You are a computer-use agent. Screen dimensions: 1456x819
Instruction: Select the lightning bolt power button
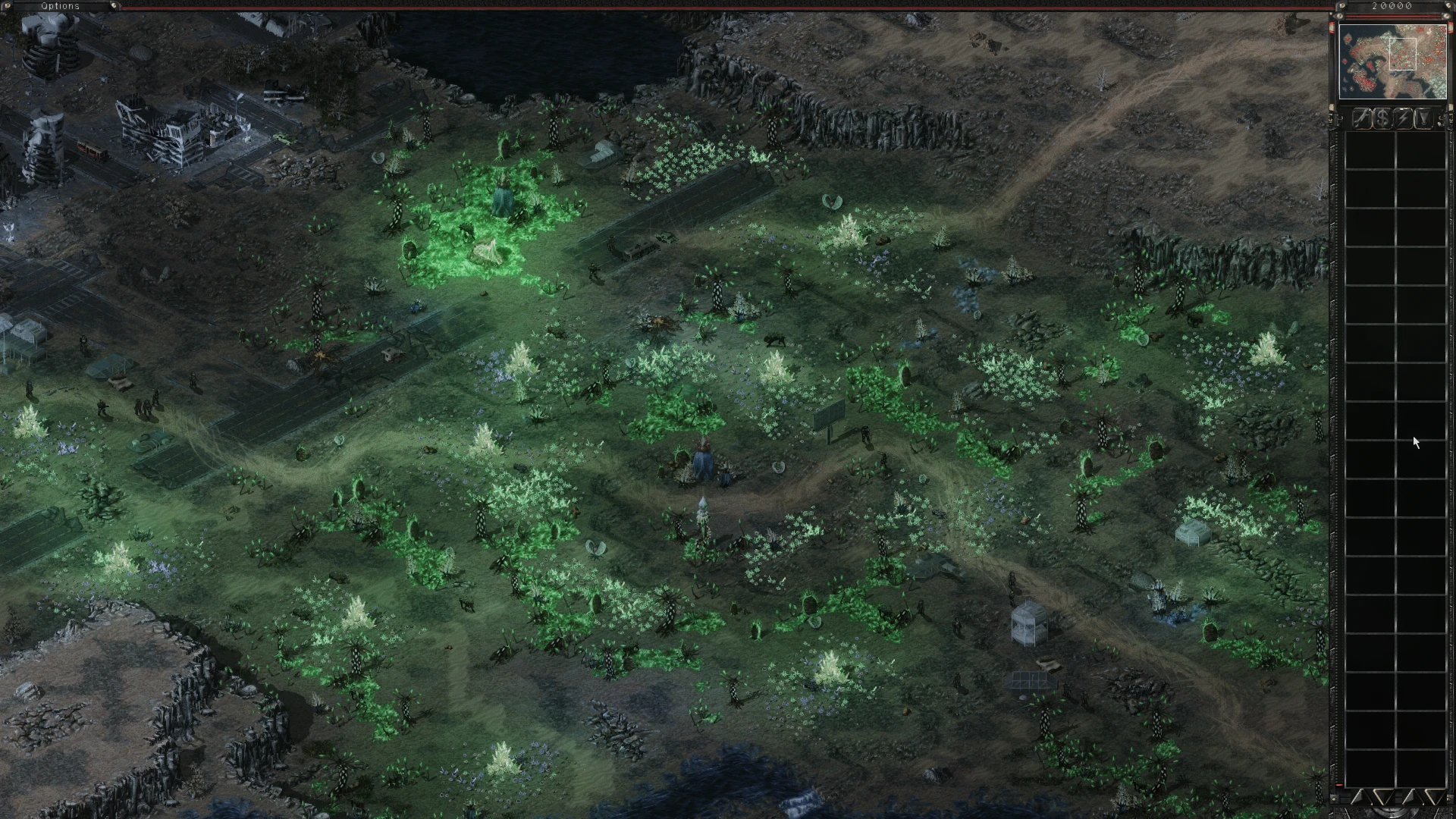pyautogui.click(x=1404, y=119)
